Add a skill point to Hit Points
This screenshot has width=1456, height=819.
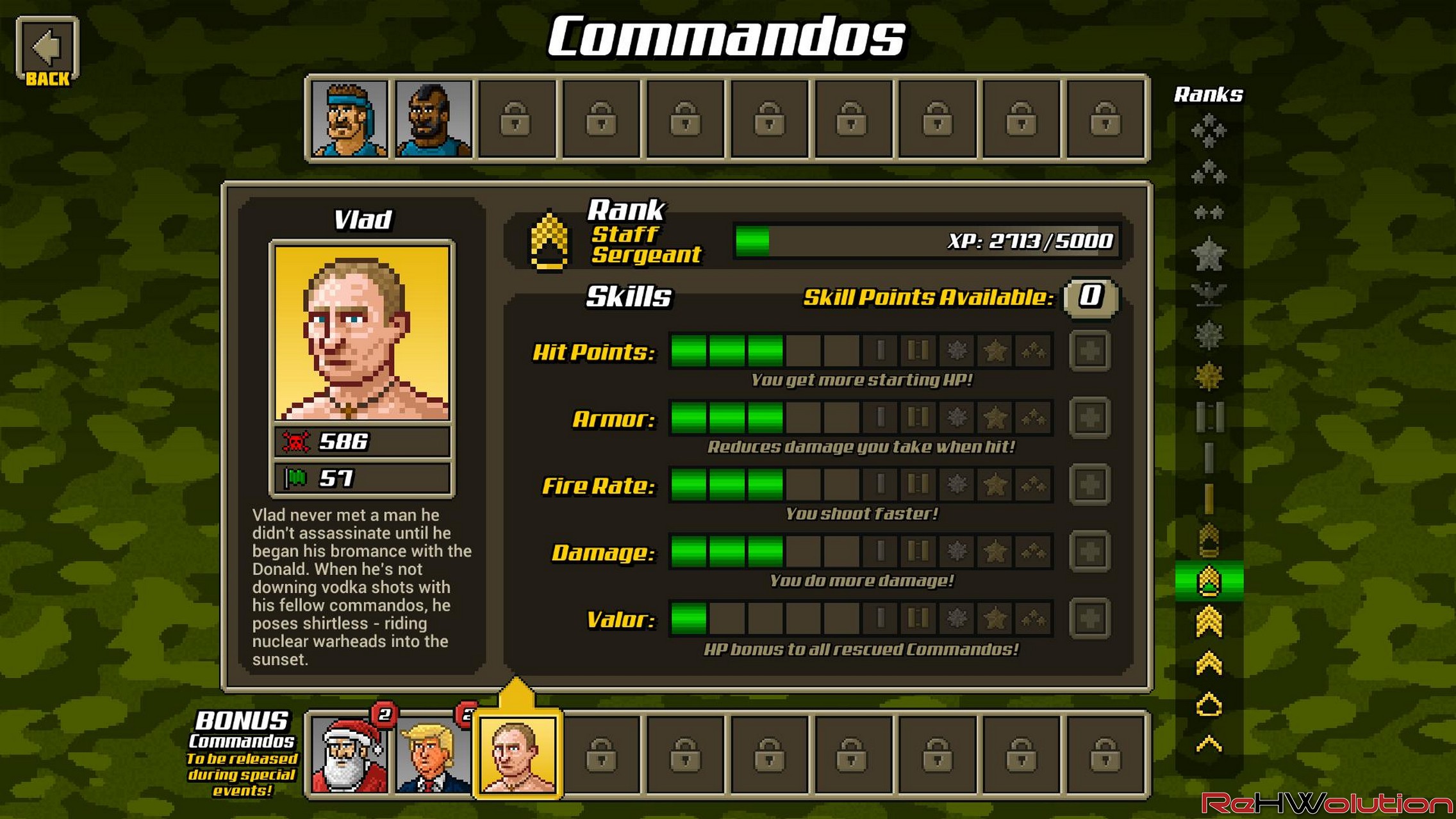[x=1089, y=351]
